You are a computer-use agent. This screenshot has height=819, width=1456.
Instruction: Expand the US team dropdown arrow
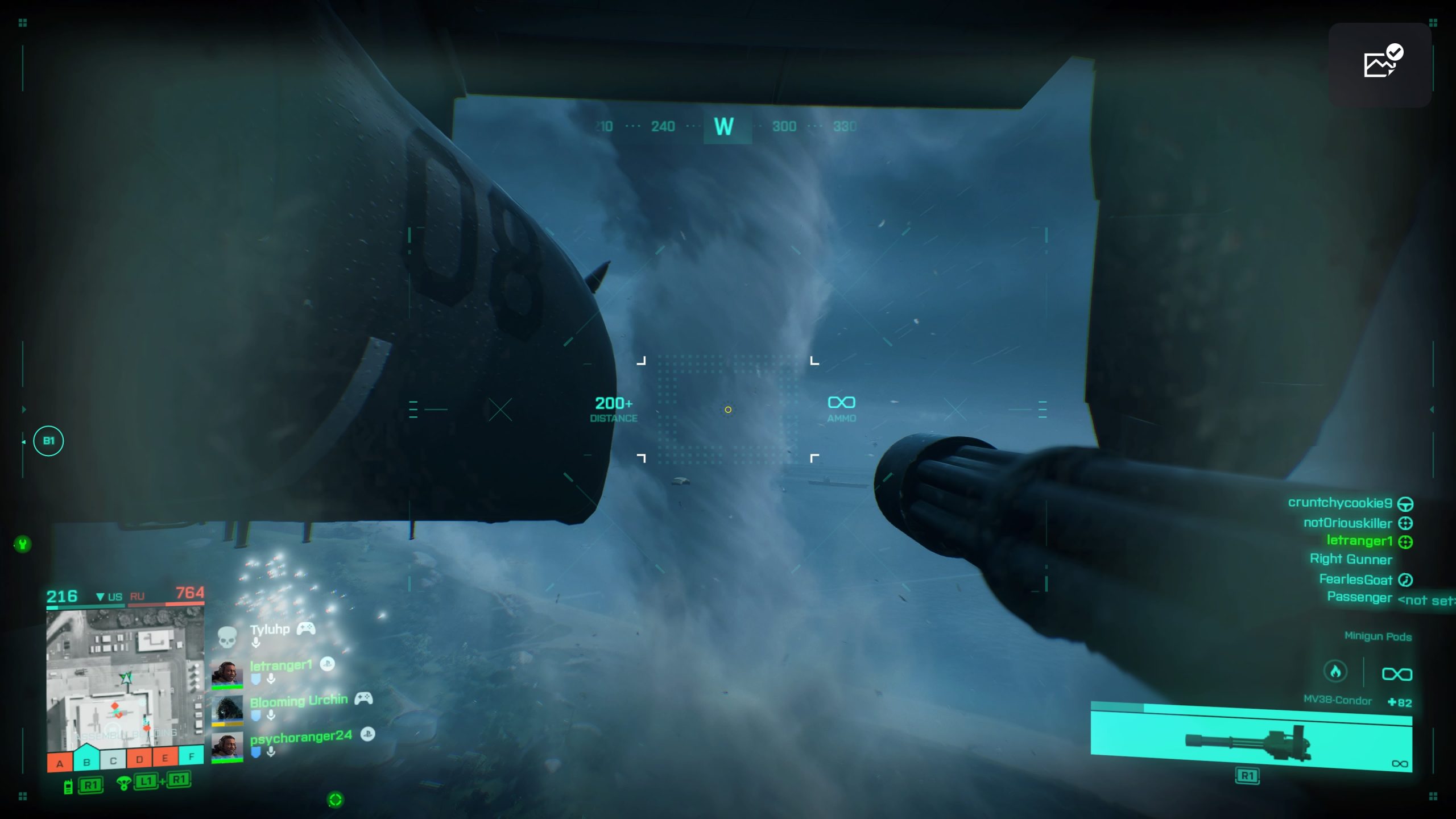coord(101,597)
